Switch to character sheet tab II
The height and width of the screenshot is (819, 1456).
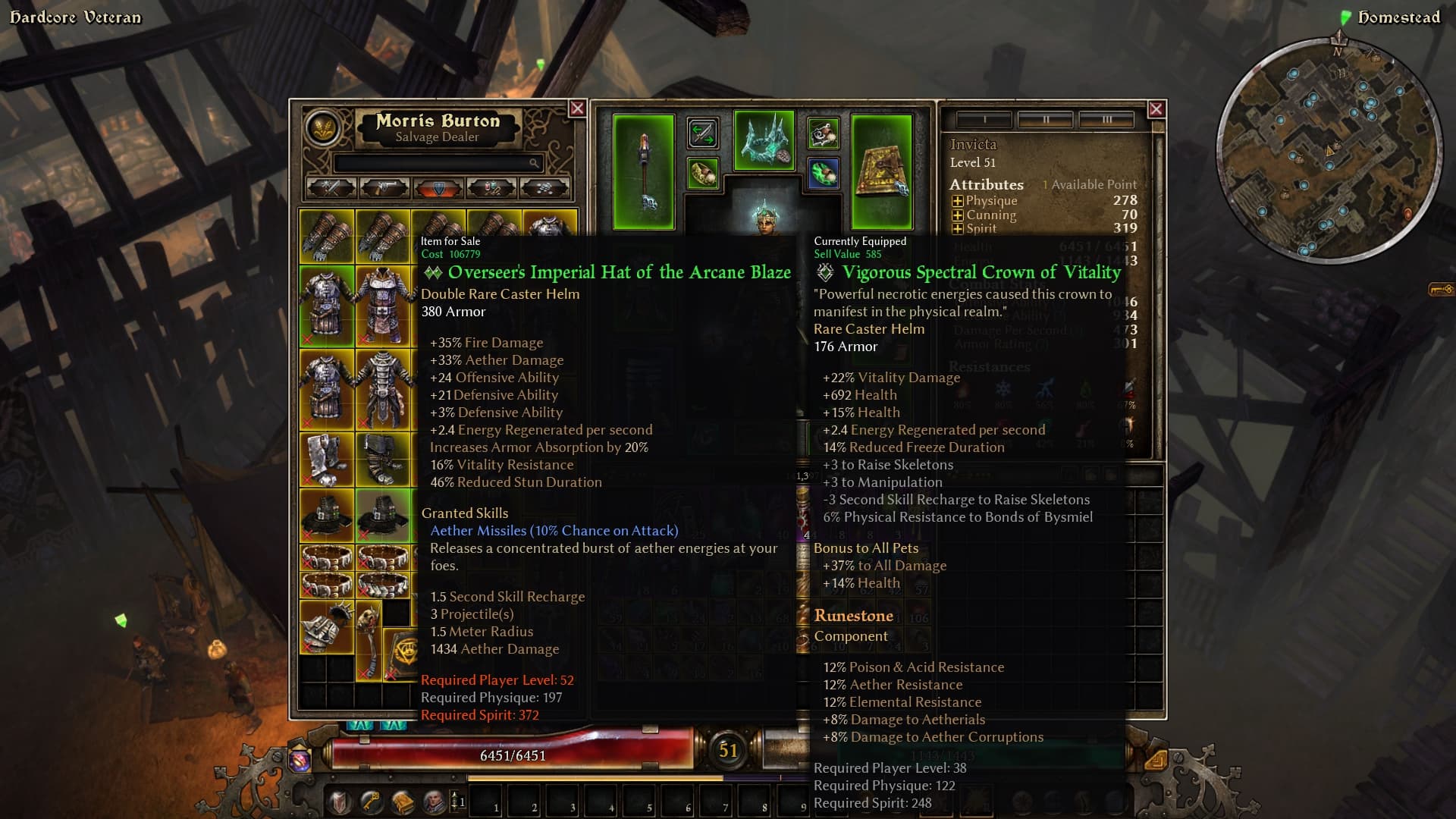(1046, 120)
